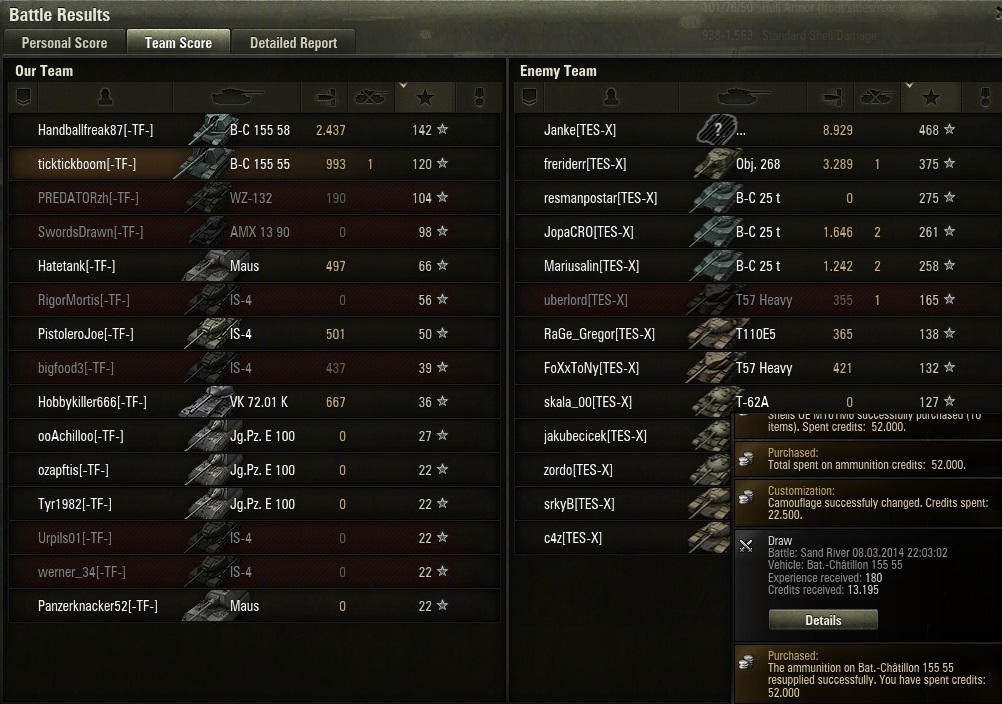Select the Team Score tab
Screen dimensions: 1002x704
click(x=178, y=43)
